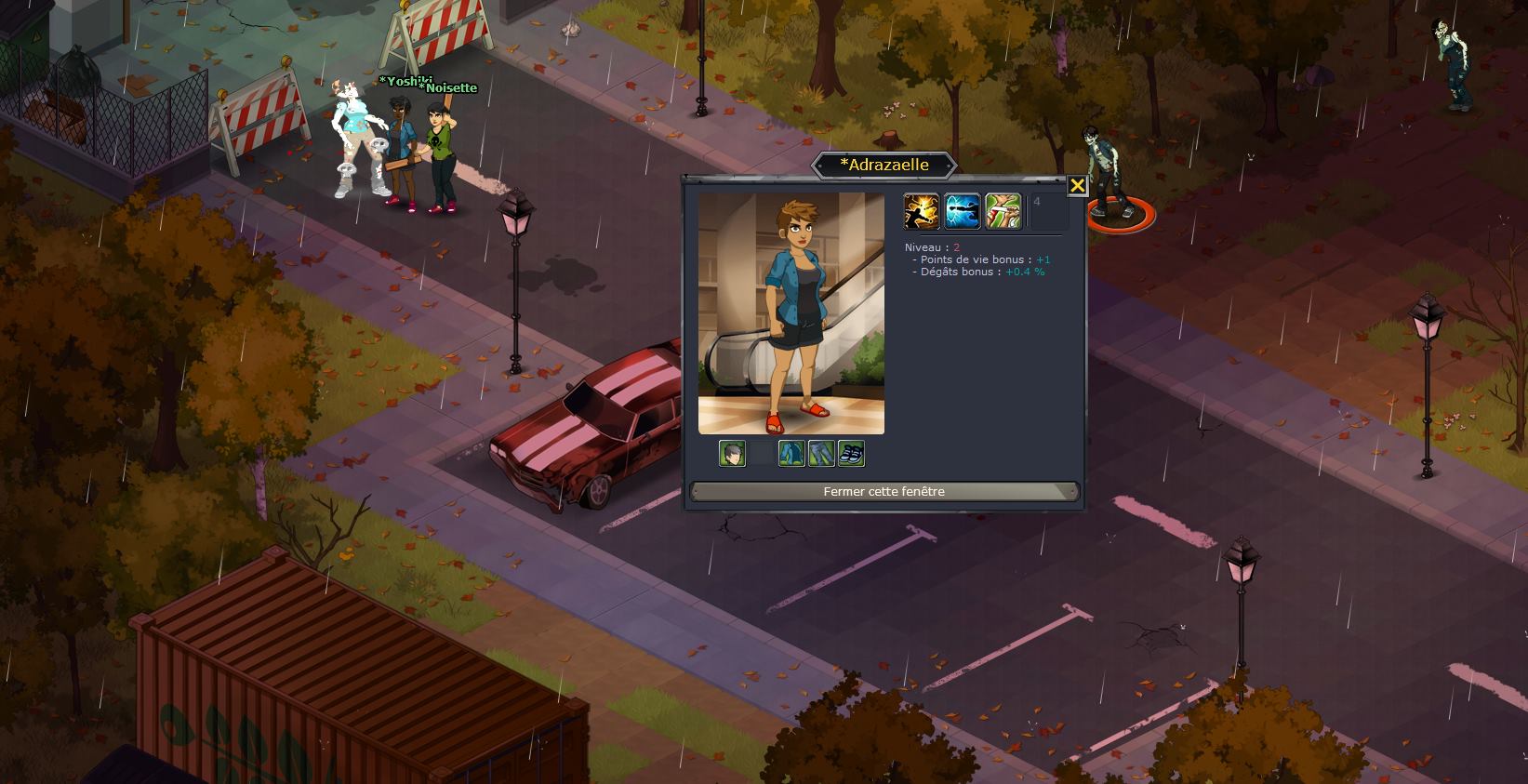Select the blue energy blast skill icon
The image size is (1528, 784).
pyautogui.click(x=963, y=211)
